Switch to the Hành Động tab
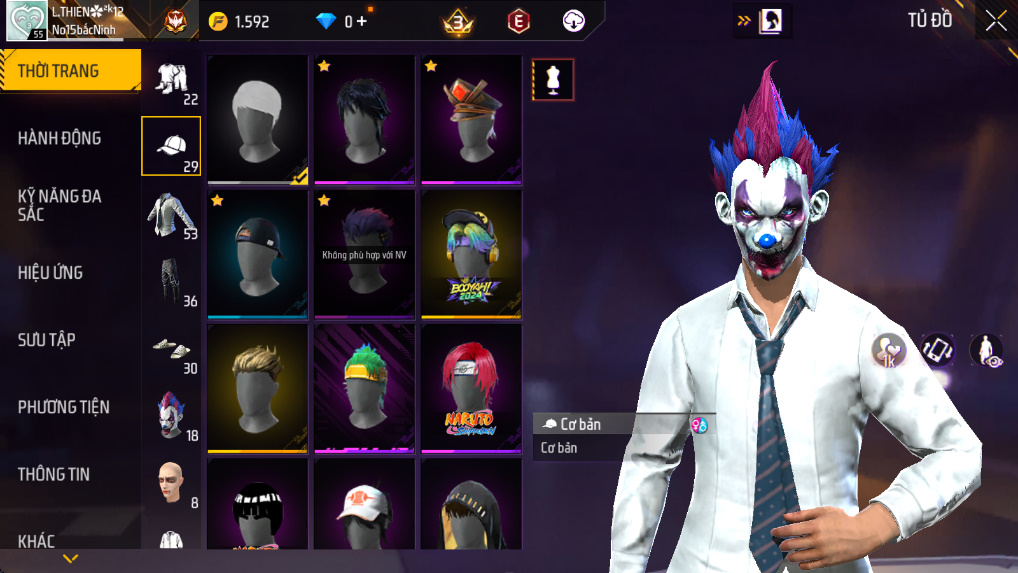The width and height of the screenshot is (1018, 573). (x=70, y=138)
